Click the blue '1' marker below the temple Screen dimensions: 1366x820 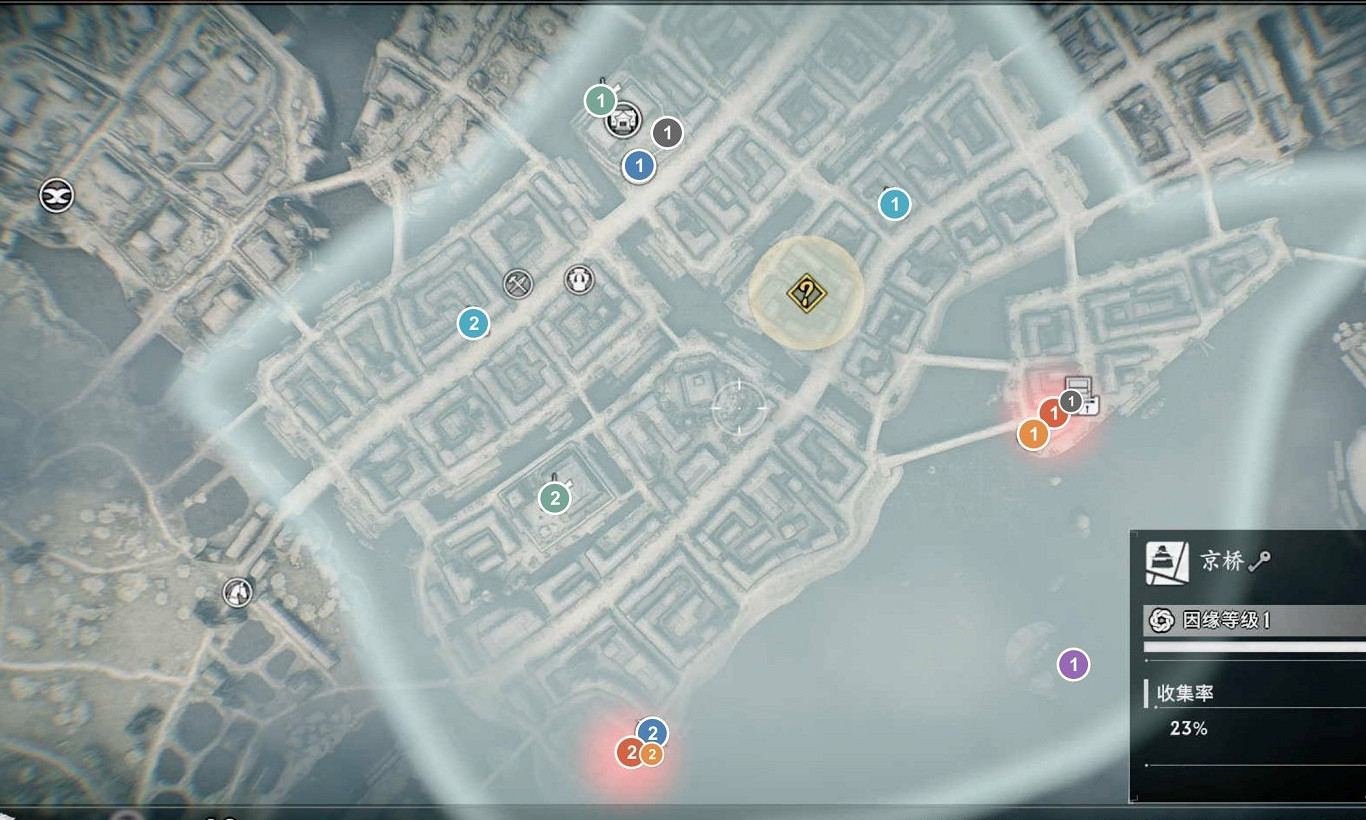[x=638, y=165]
